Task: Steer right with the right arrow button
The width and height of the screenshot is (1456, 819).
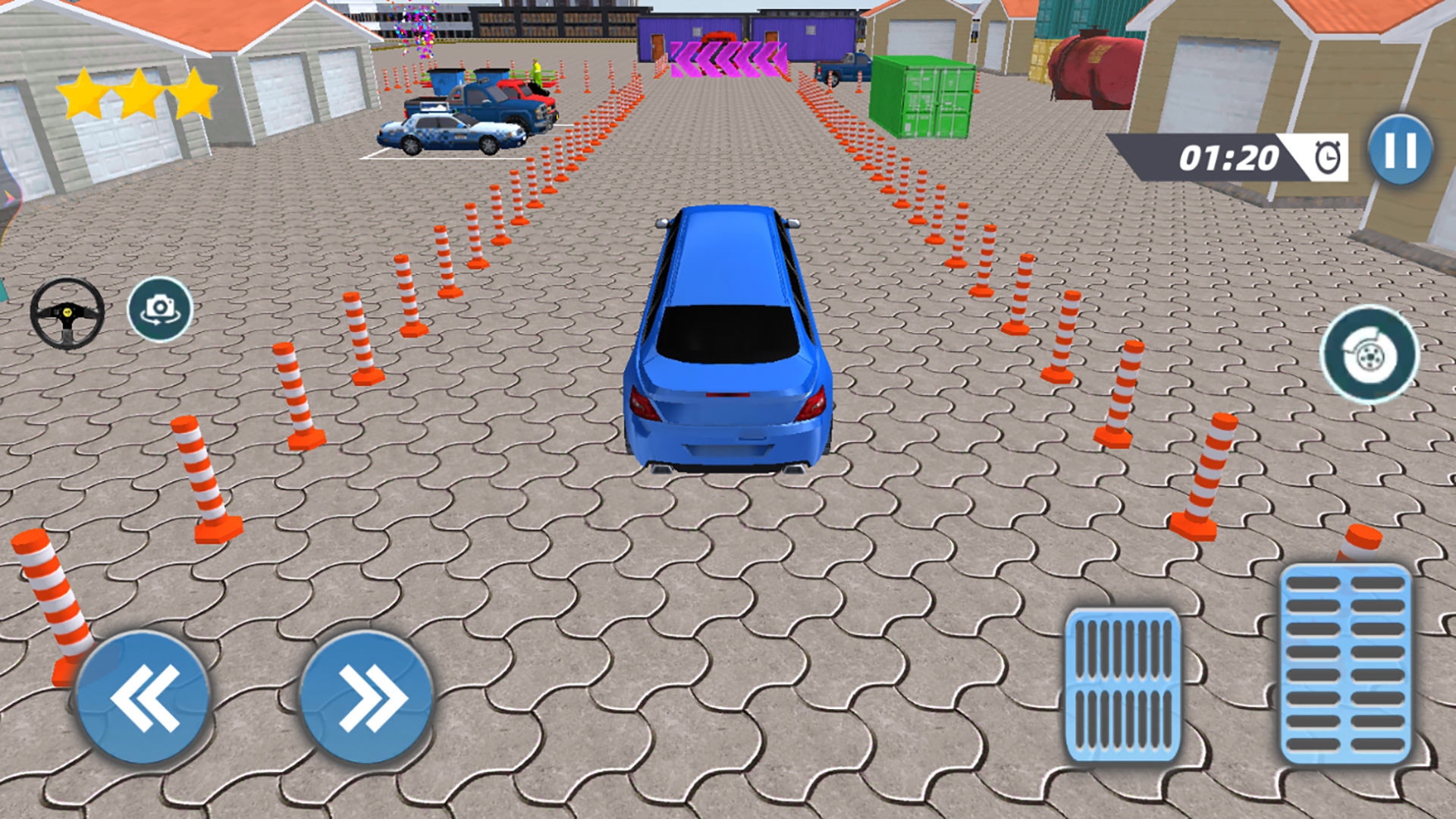Action: (366, 698)
